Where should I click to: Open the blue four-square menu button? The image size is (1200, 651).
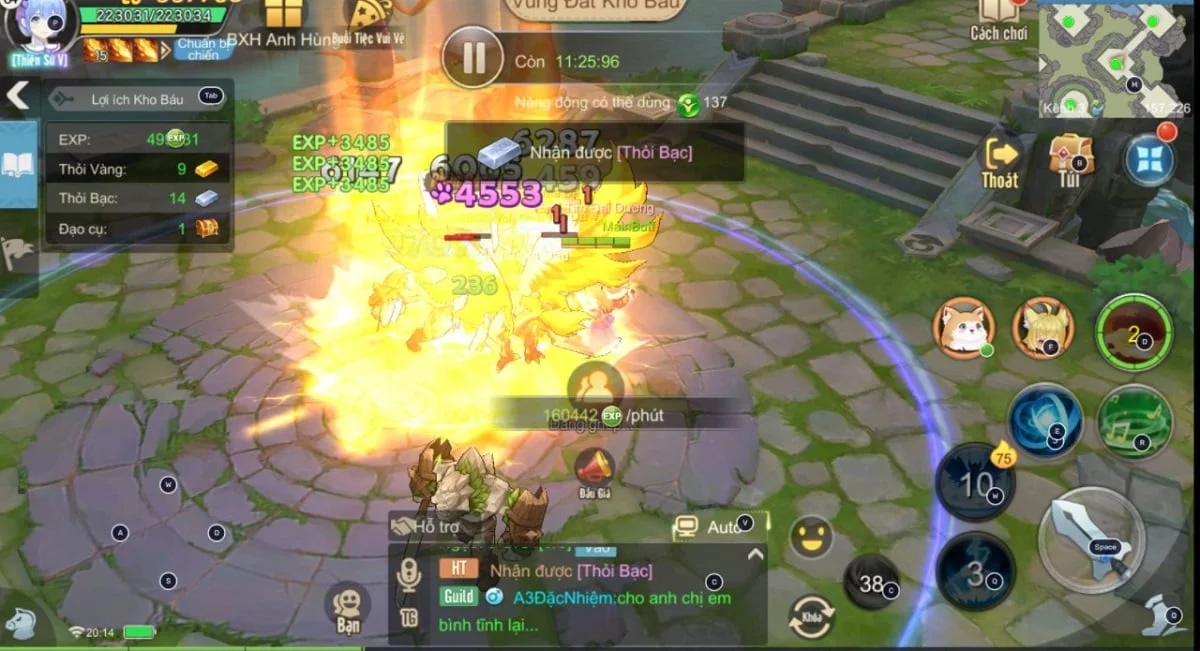1150,161
